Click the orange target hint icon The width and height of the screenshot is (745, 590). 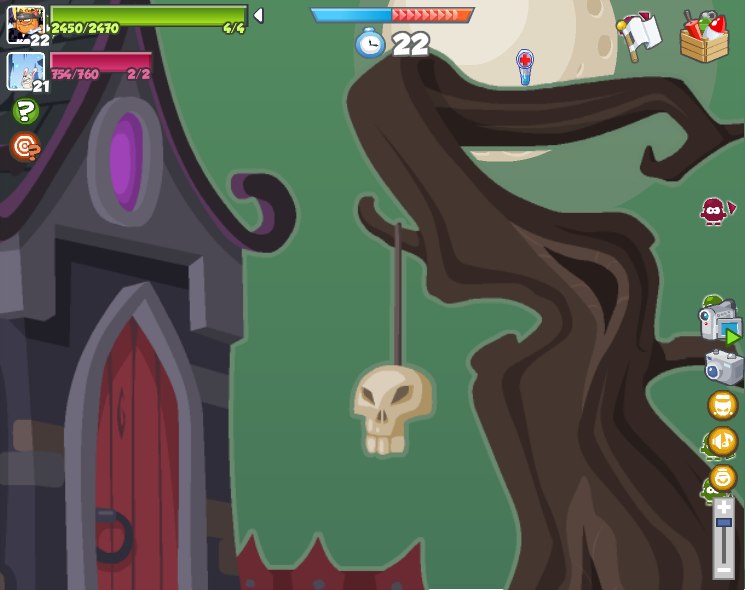click(25, 147)
